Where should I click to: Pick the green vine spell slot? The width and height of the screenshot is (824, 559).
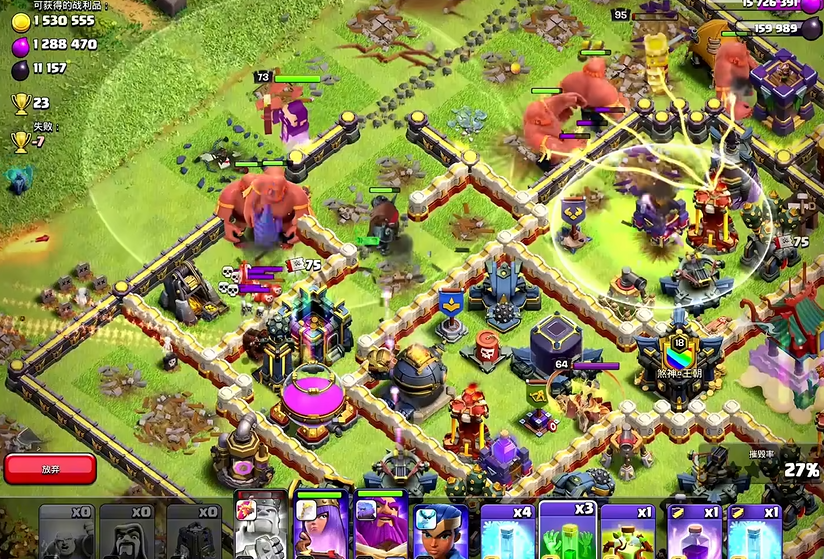point(628,532)
